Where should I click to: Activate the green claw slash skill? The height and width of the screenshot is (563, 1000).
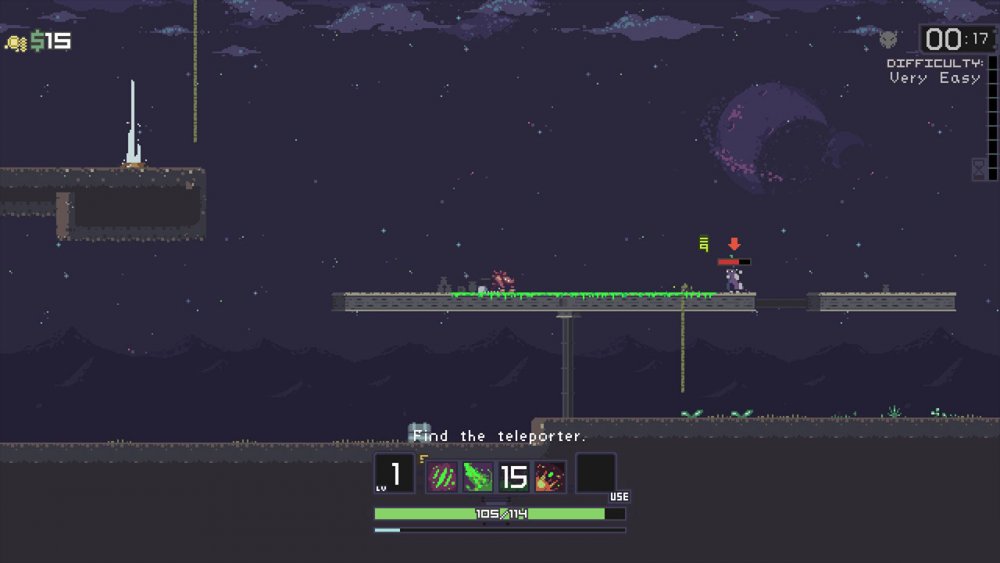pyautogui.click(x=442, y=476)
